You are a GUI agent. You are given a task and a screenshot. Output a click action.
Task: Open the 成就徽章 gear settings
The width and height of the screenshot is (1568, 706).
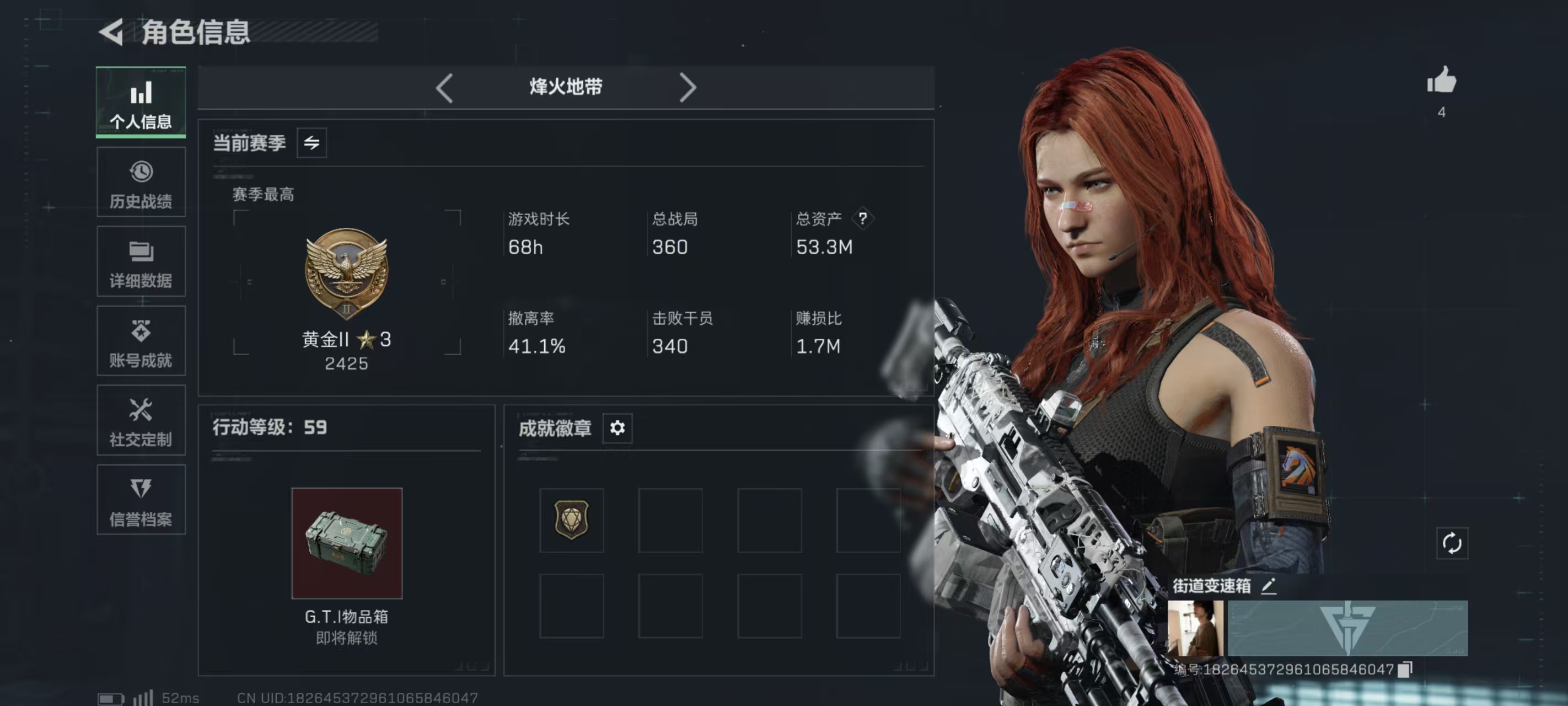tap(617, 428)
